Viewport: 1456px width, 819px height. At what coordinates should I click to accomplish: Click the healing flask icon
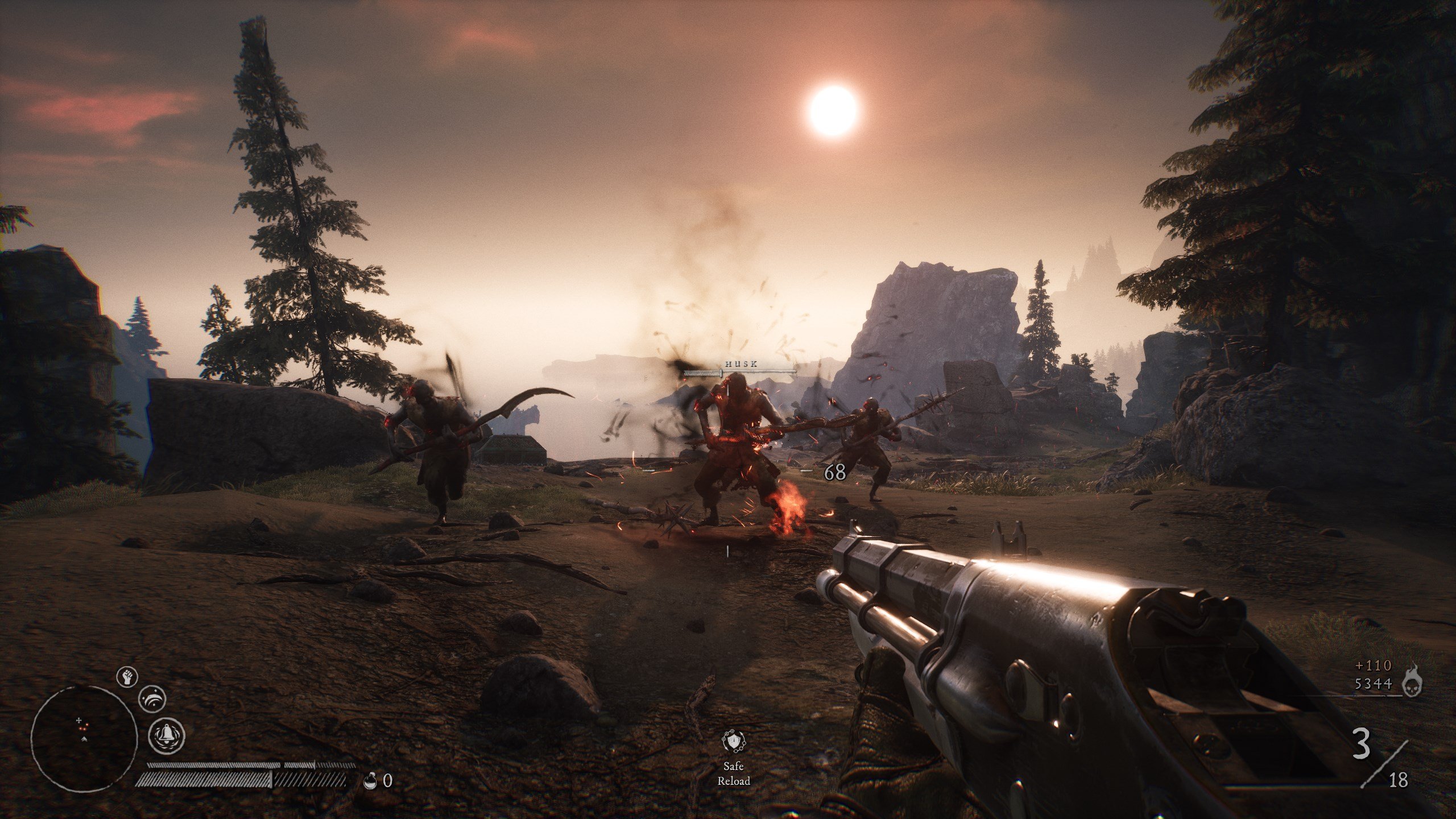point(370,781)
